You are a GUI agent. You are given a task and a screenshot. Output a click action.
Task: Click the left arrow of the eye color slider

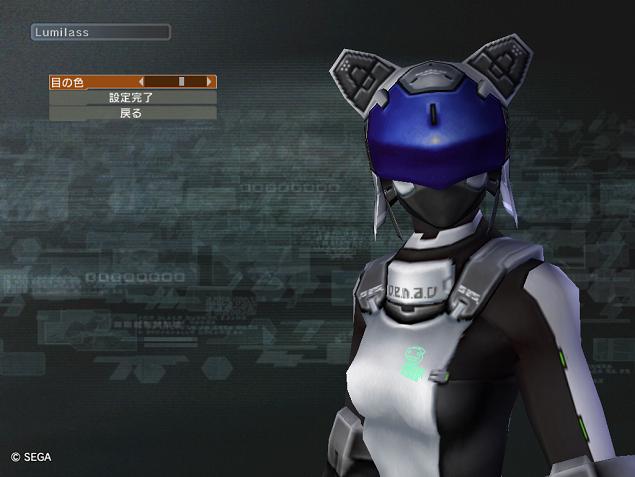[x=141, y=82]
